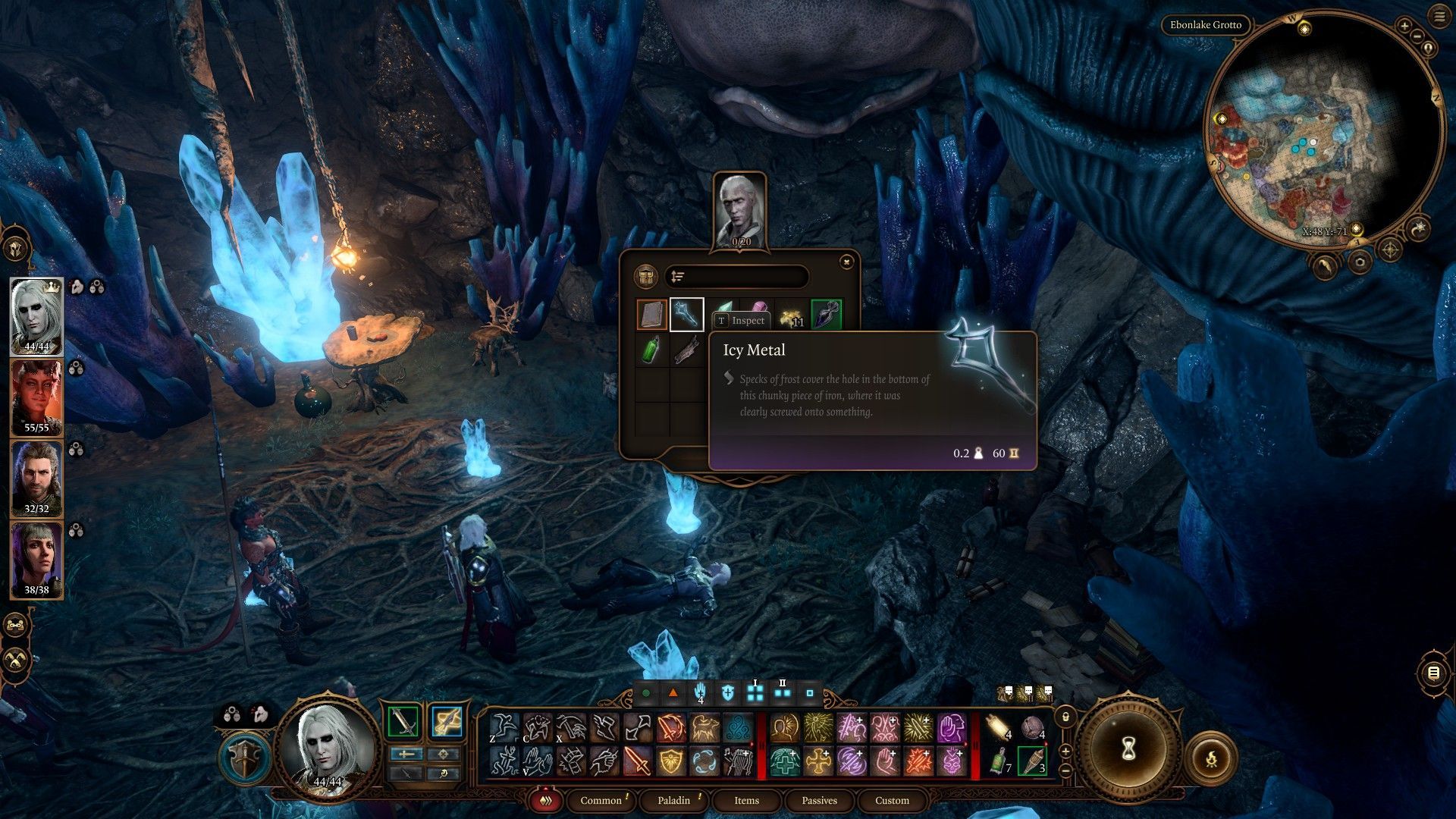The width and height of the screenshot is (1456, 819).
Task: Show the Items hotbar tab
Action: tap(746, 800)
